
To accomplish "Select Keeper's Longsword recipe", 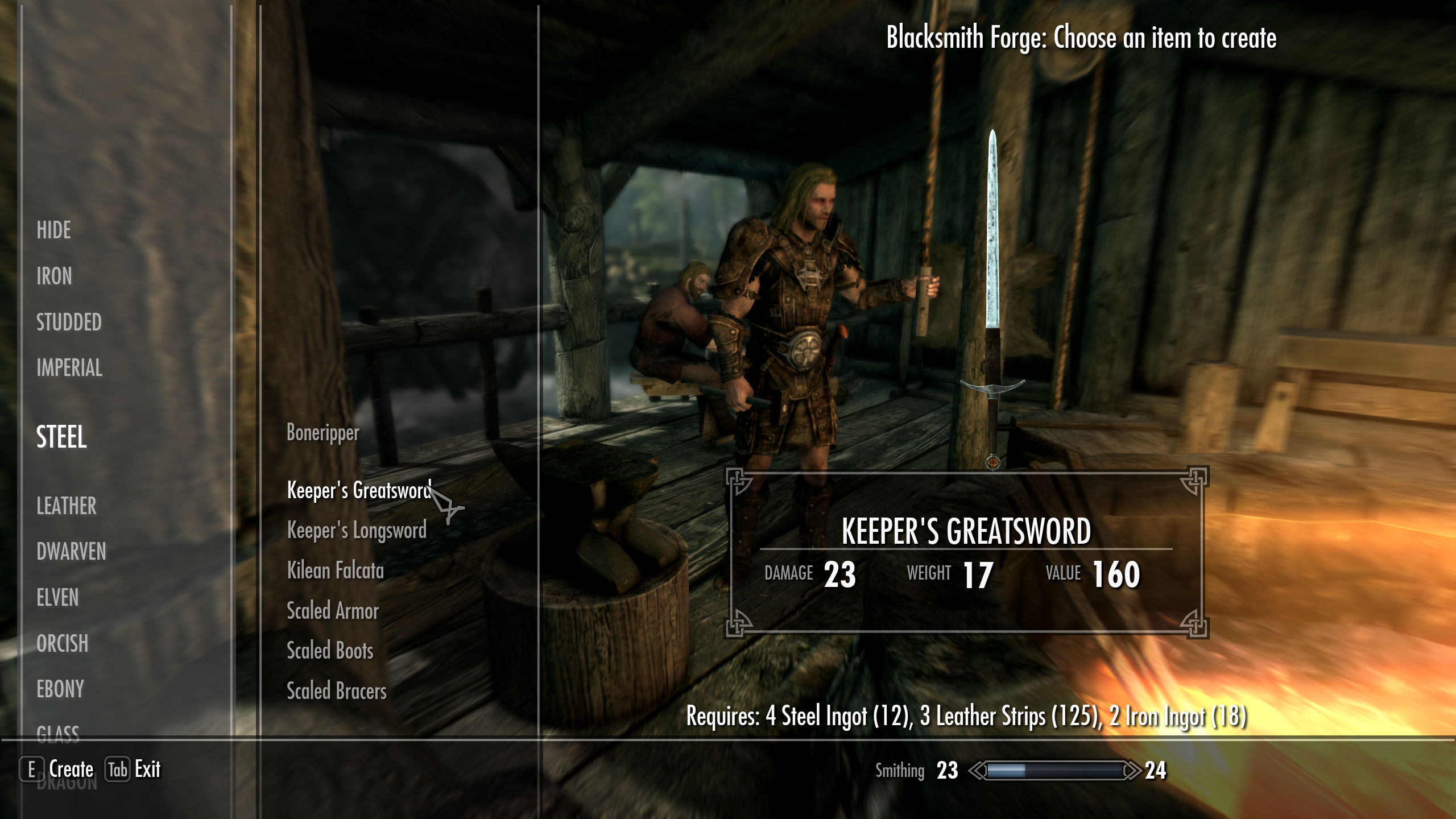I will tap(357, 530).
